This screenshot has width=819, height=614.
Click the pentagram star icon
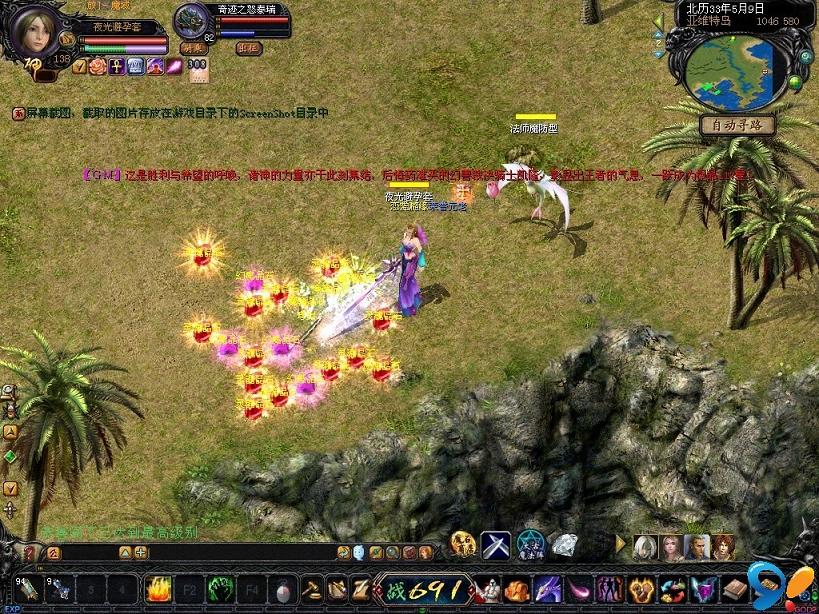[x=531, y=545]
